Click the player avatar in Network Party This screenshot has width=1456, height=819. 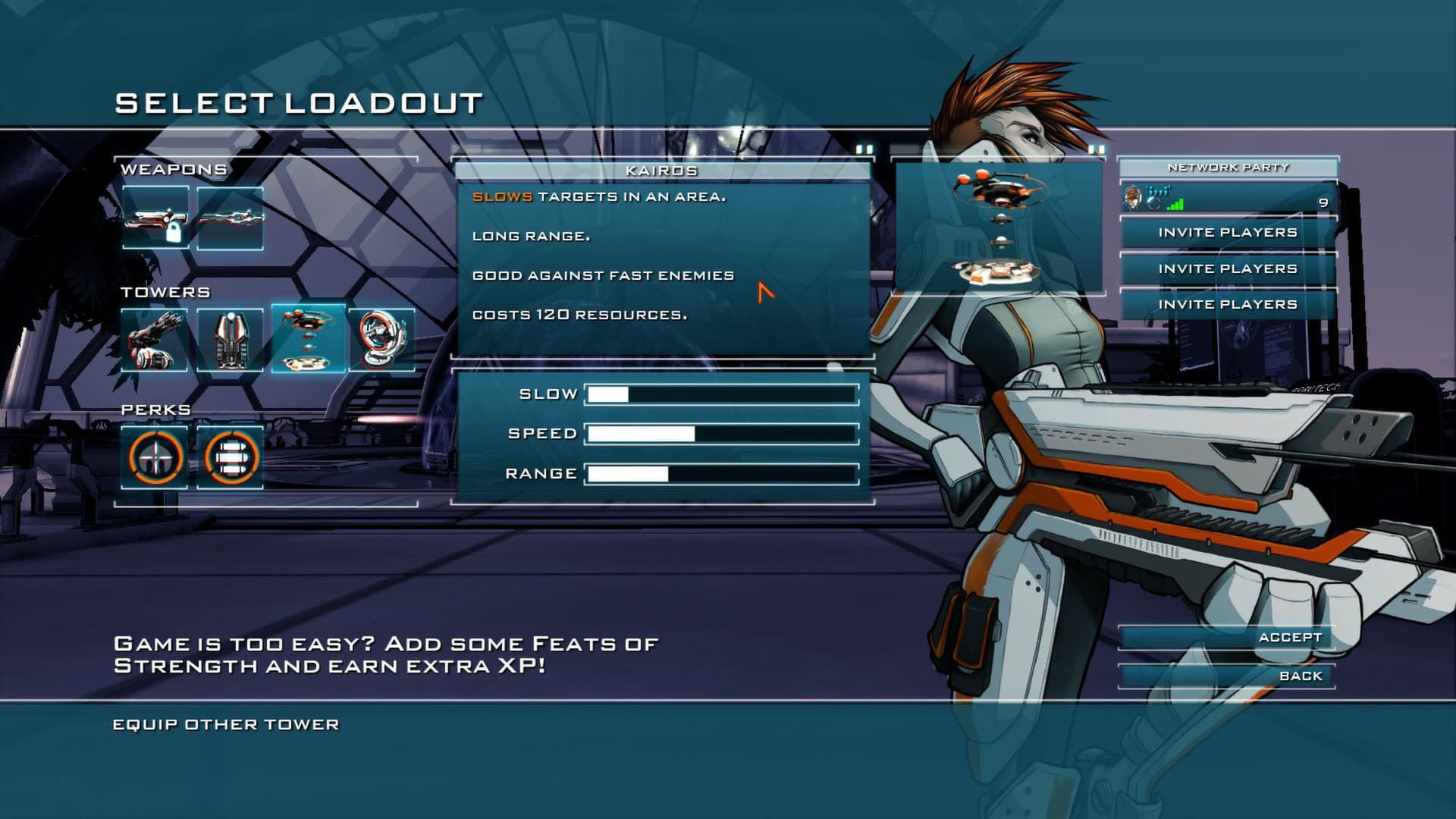point(1134,198)
